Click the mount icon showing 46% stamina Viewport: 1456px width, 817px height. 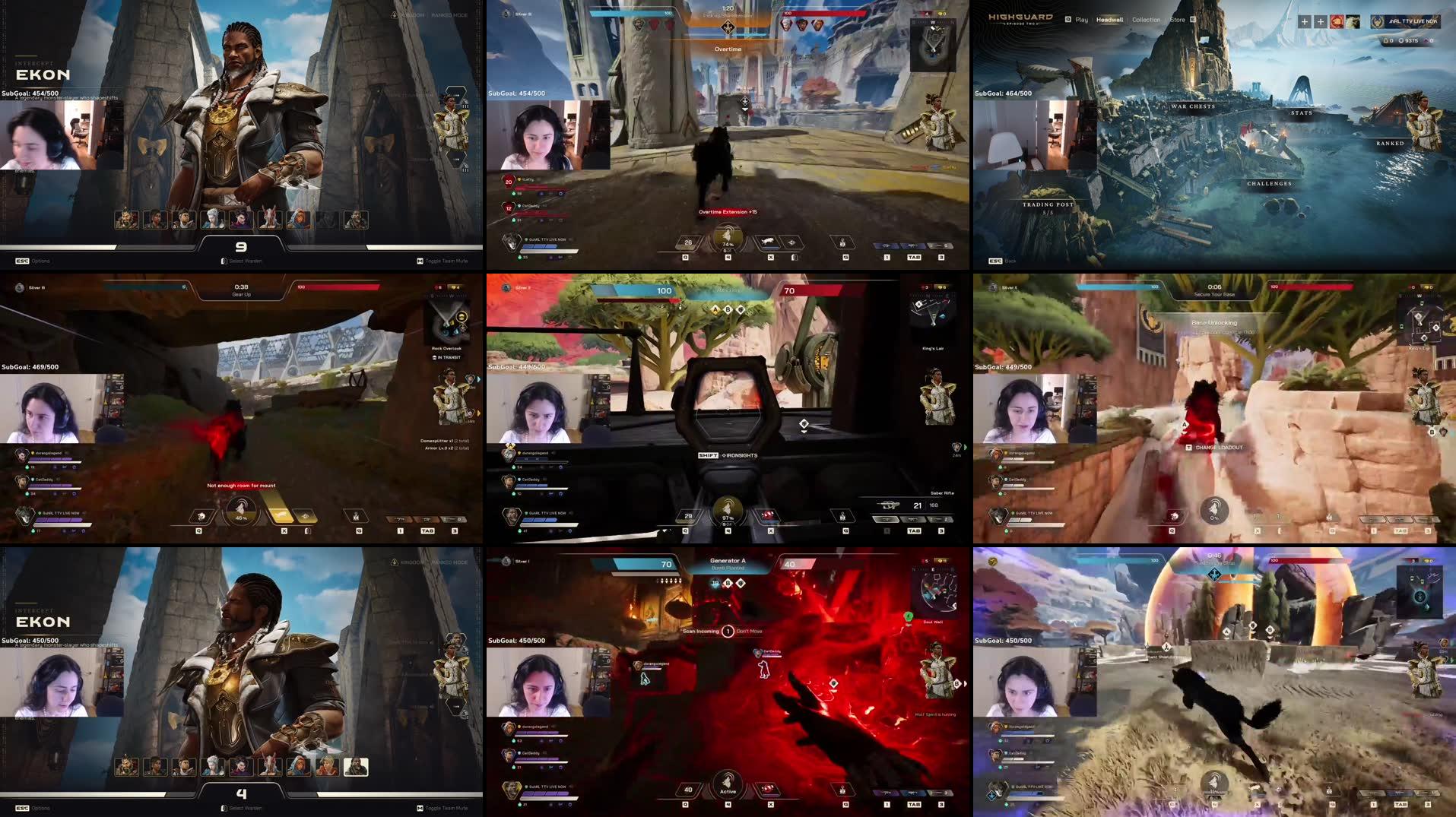(x=241, y=513)
